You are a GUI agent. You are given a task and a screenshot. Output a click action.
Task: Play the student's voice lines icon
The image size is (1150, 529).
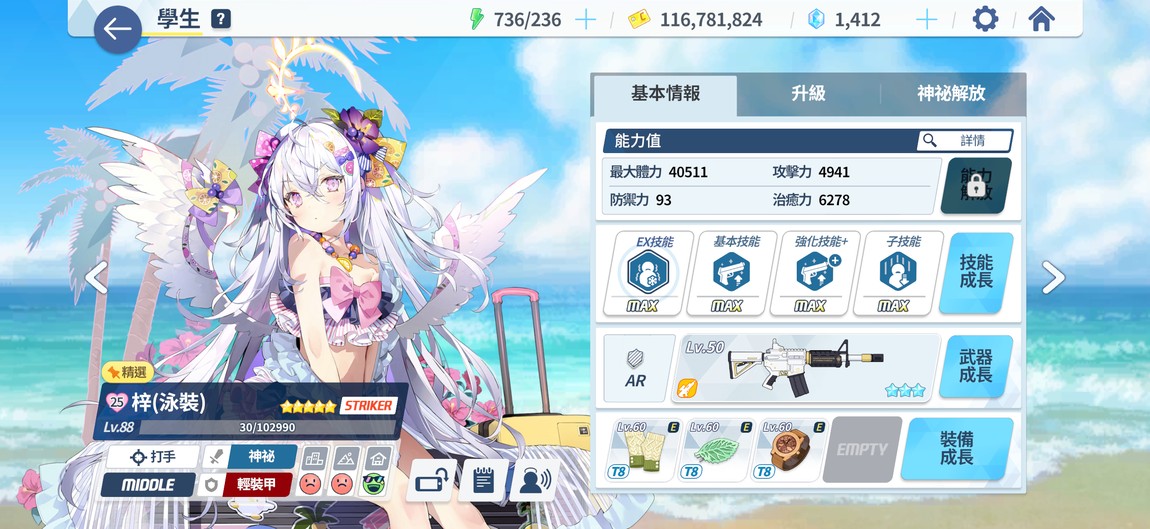click(x=533, y=481)
